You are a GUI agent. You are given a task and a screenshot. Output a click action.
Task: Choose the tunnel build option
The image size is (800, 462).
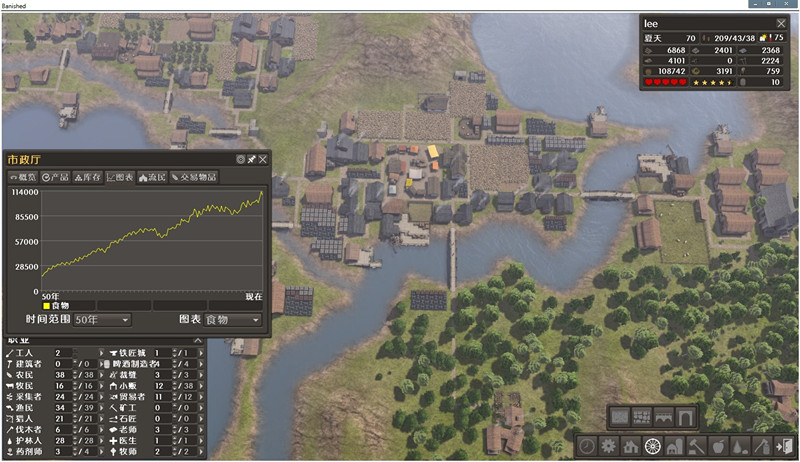point(686,416)
